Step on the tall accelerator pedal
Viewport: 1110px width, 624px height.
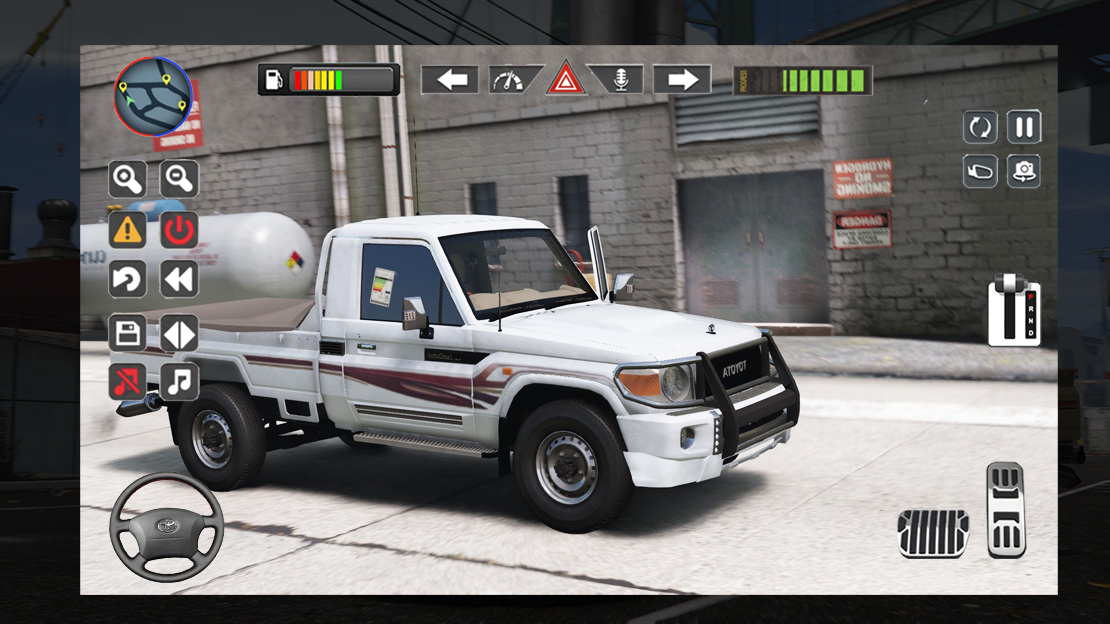click(x=1006, y=509)
